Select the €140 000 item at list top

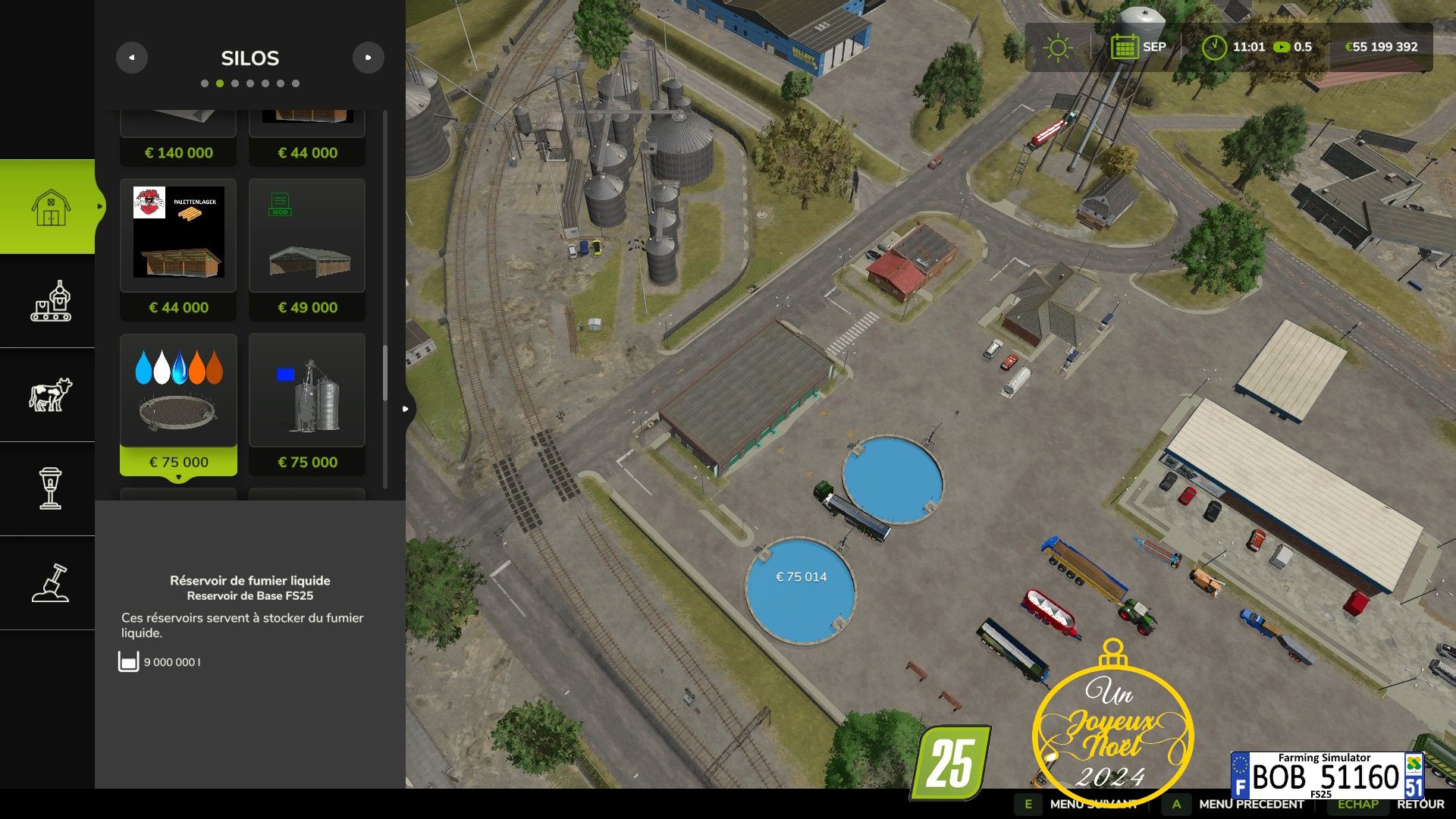pos(178,138)
